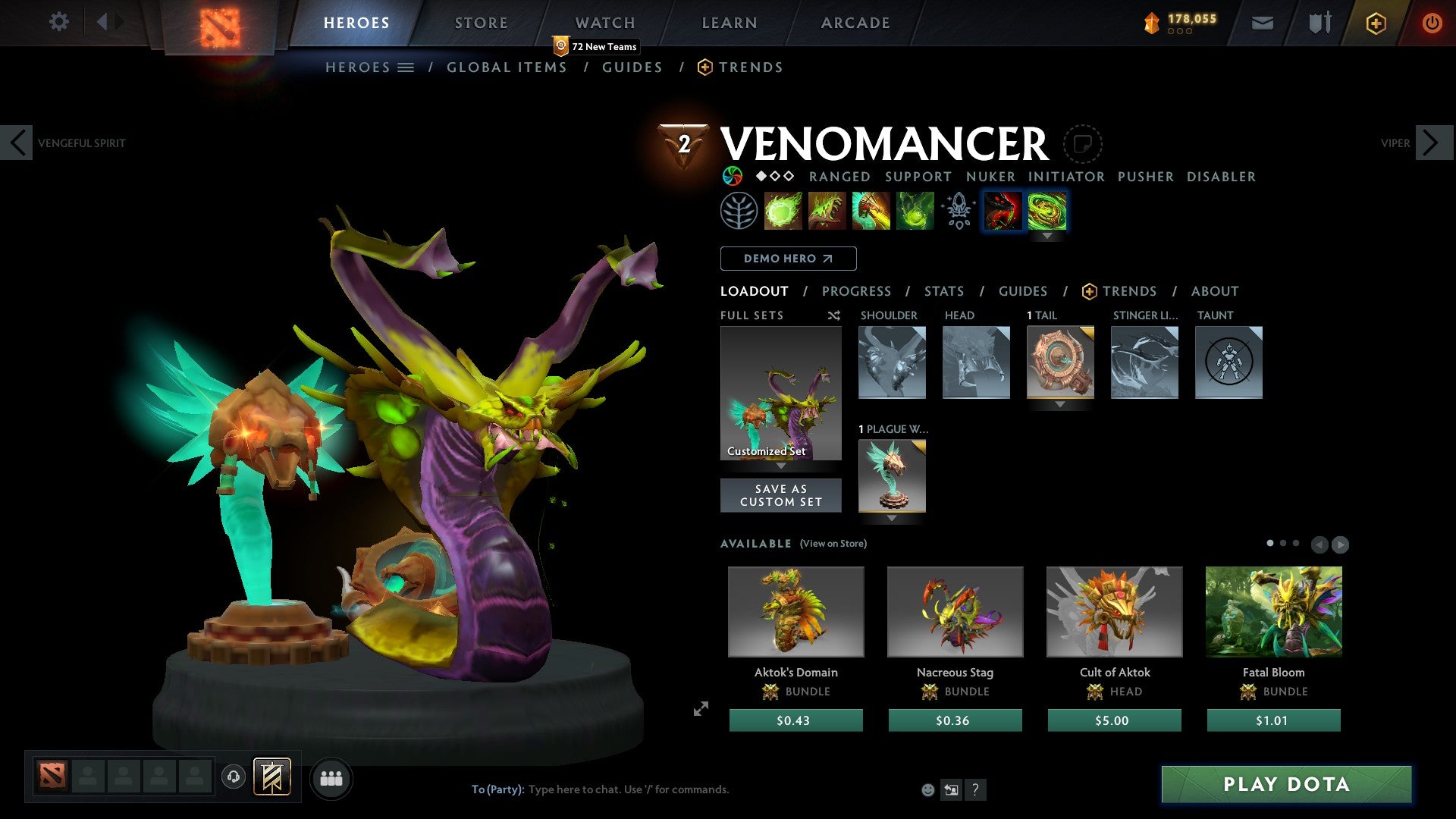This screenshot has width=1456, height=819.
Task: Select the empty Taunt slot
Action: (x=1228, y=362)
